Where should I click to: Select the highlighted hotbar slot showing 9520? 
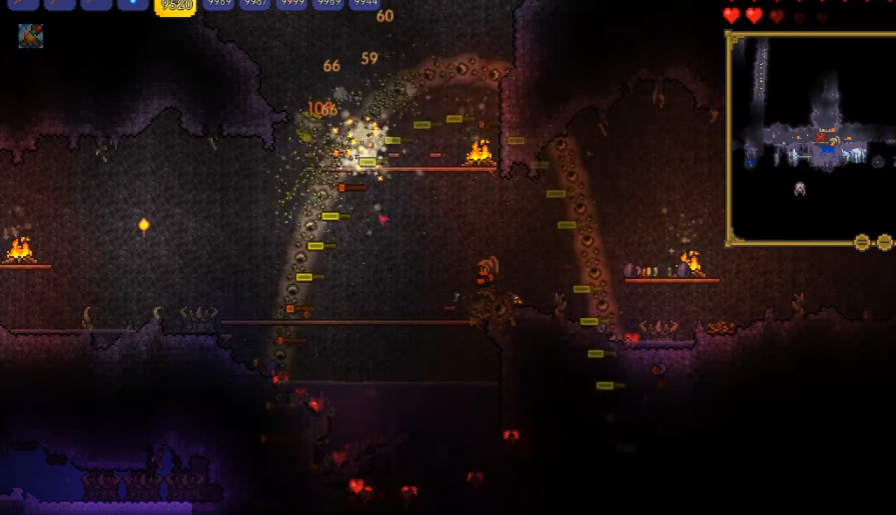tap(175, 5)
